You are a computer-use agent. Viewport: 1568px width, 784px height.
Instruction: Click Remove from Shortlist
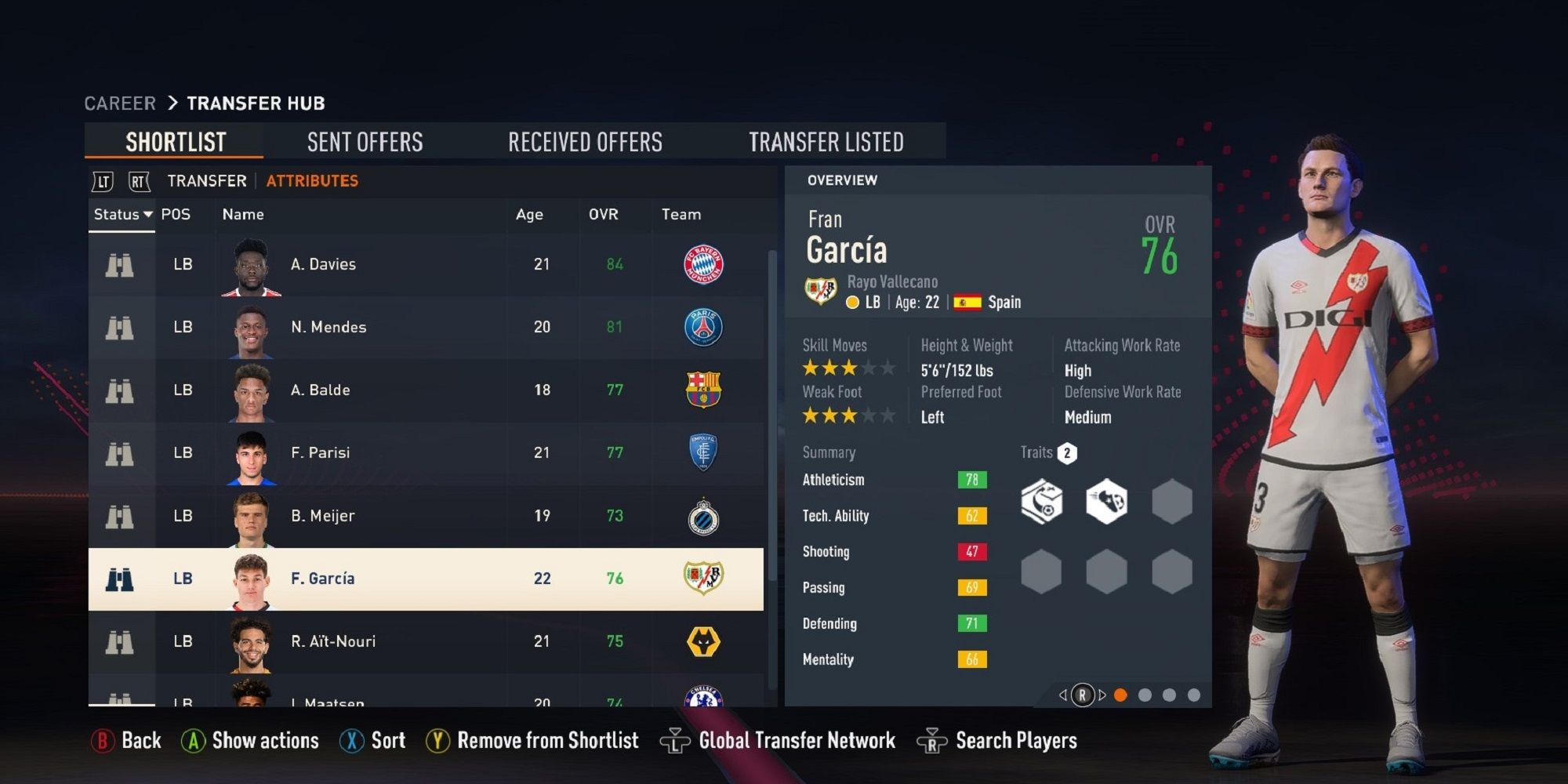point(532,739)
